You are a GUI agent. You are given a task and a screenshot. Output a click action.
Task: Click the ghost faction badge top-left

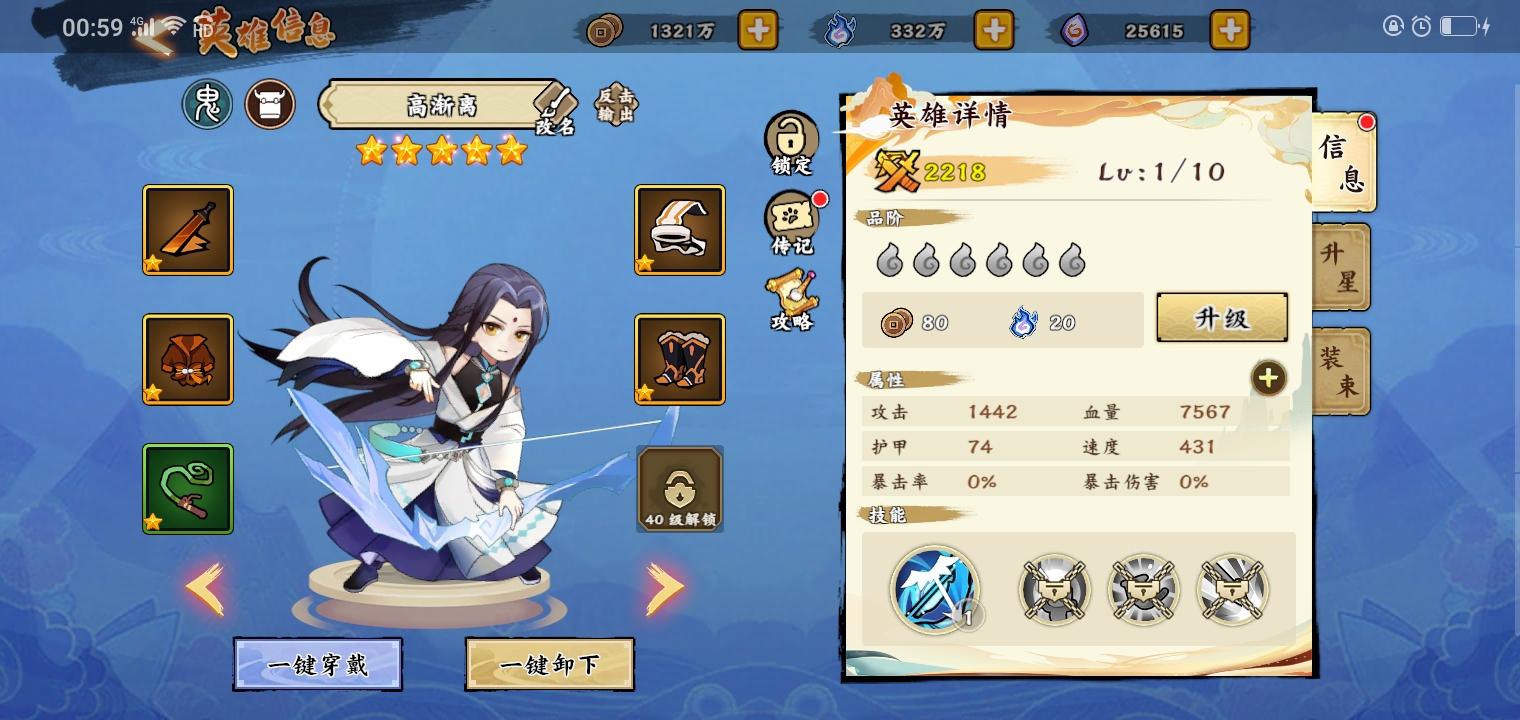(207, 104)
